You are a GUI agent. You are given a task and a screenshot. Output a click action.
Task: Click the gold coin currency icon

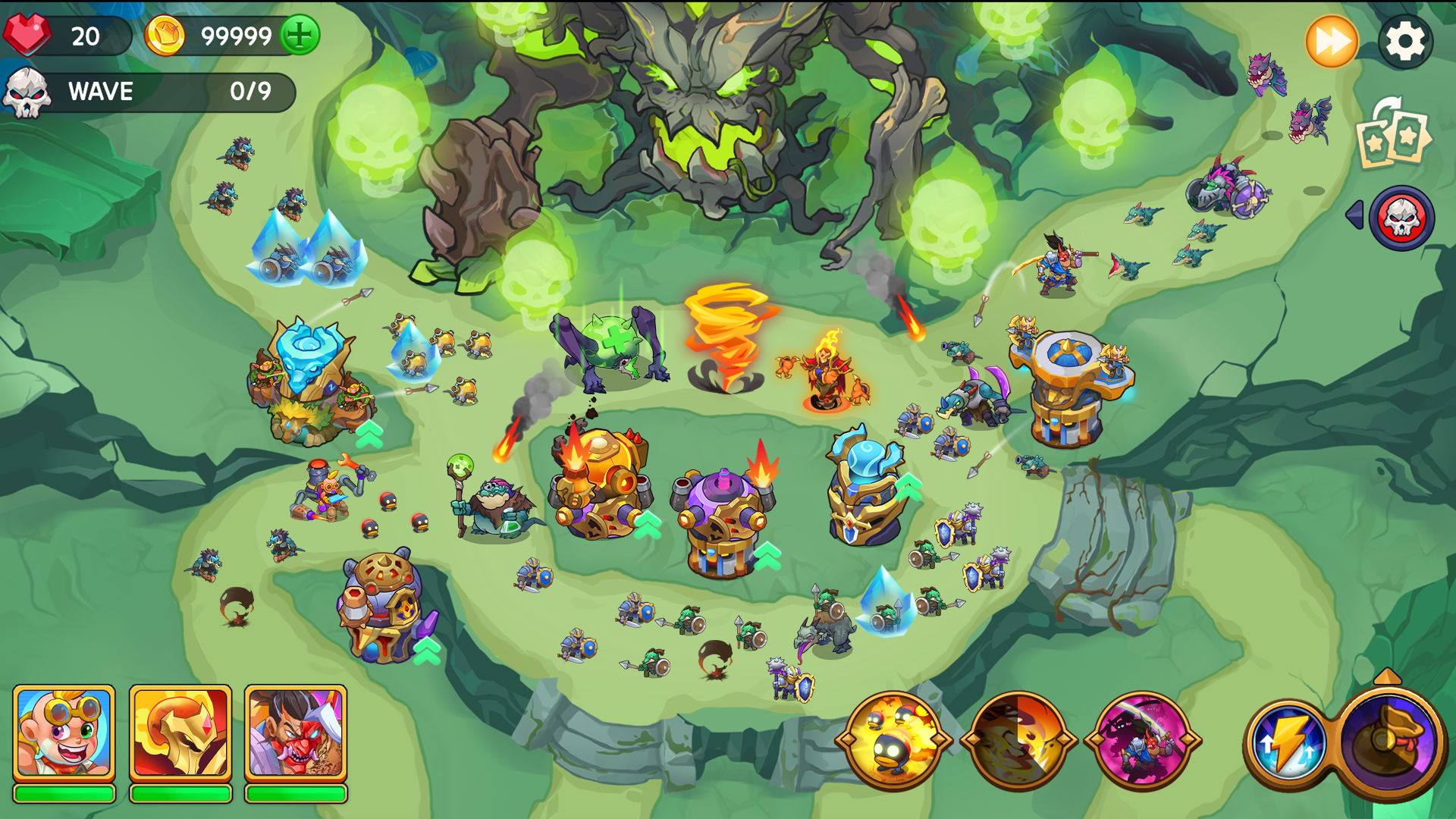pyautogui.click(x=165, y=34)
